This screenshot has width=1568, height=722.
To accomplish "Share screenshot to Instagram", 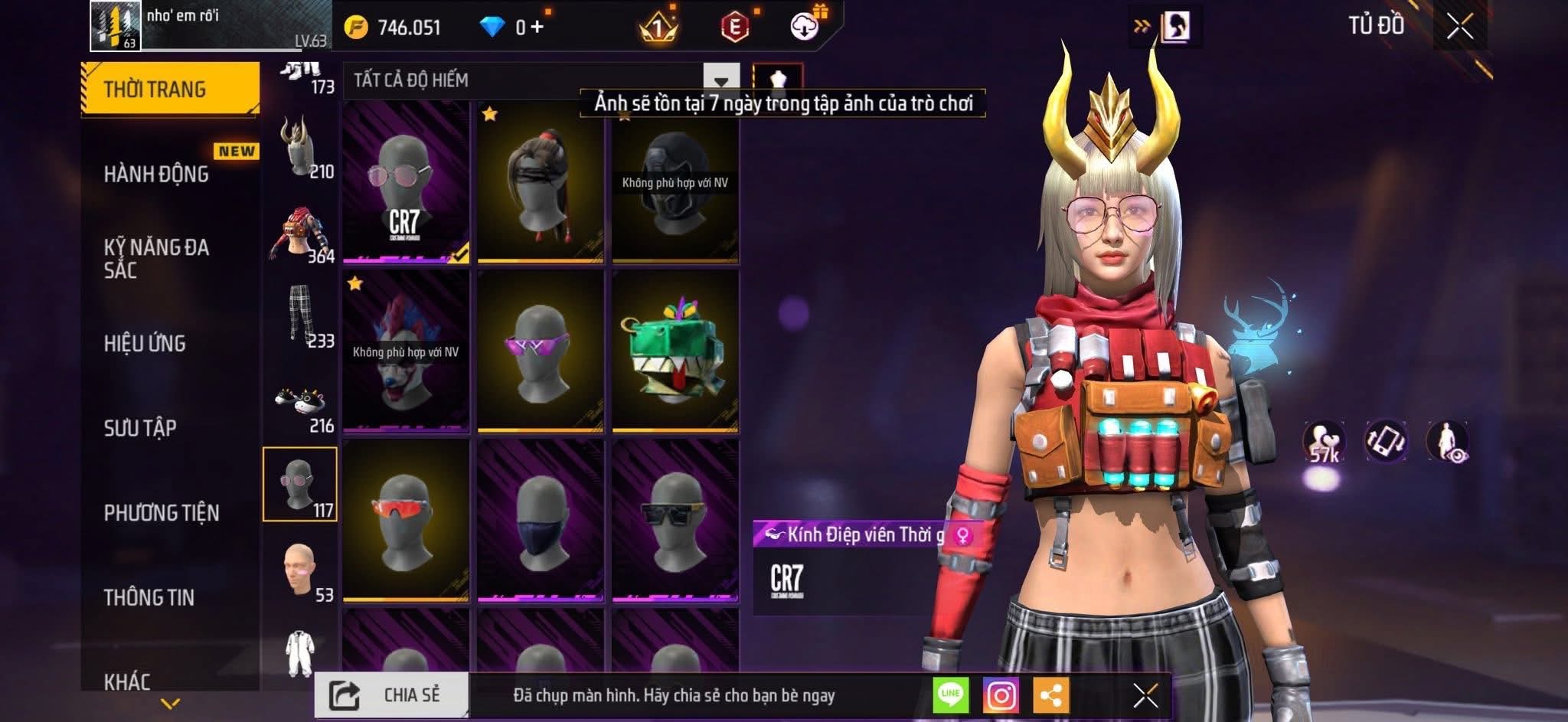I will pyautogui.click(x=1001, y=695).
